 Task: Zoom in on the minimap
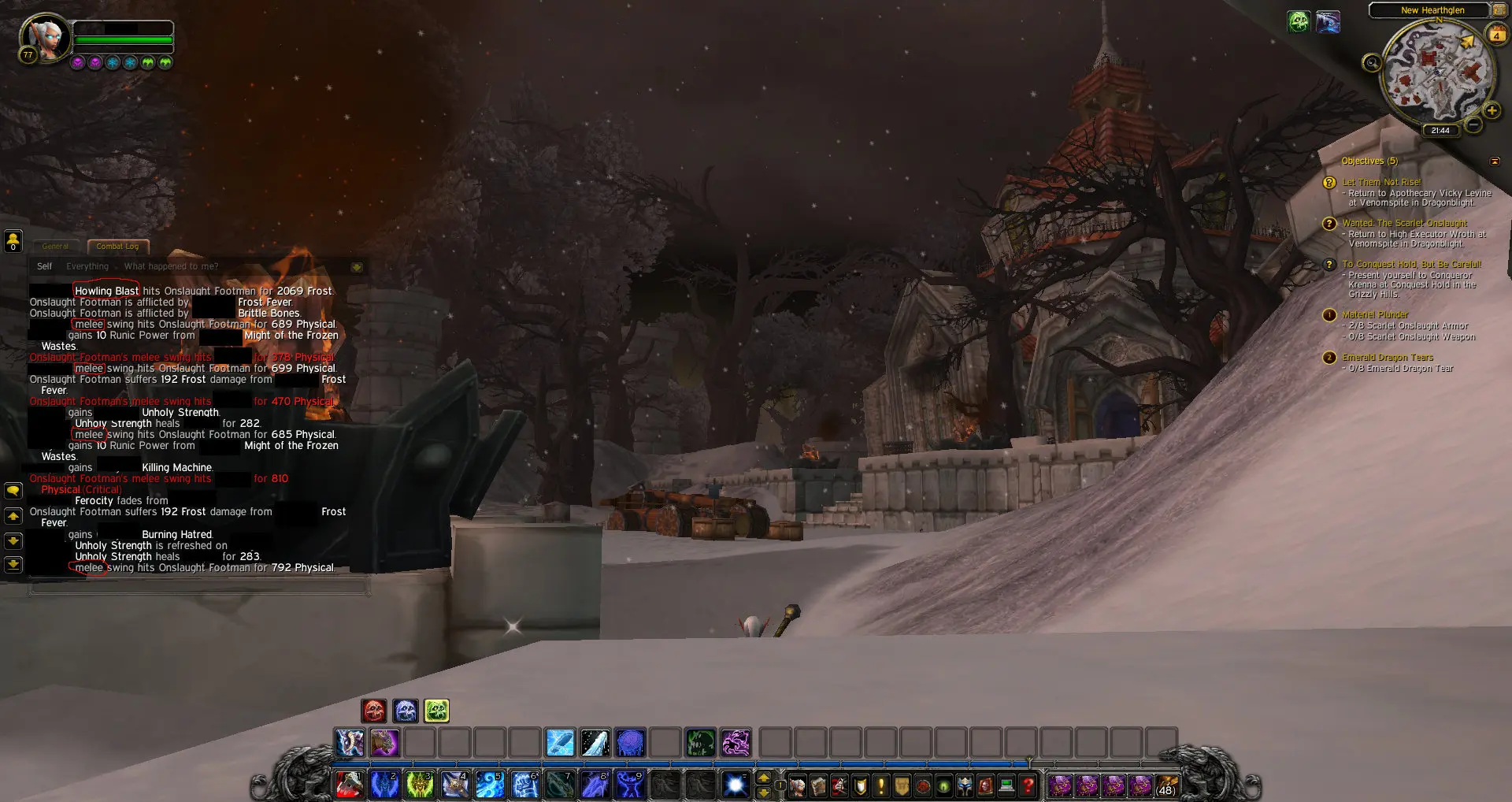click(x=1491, y=111)
